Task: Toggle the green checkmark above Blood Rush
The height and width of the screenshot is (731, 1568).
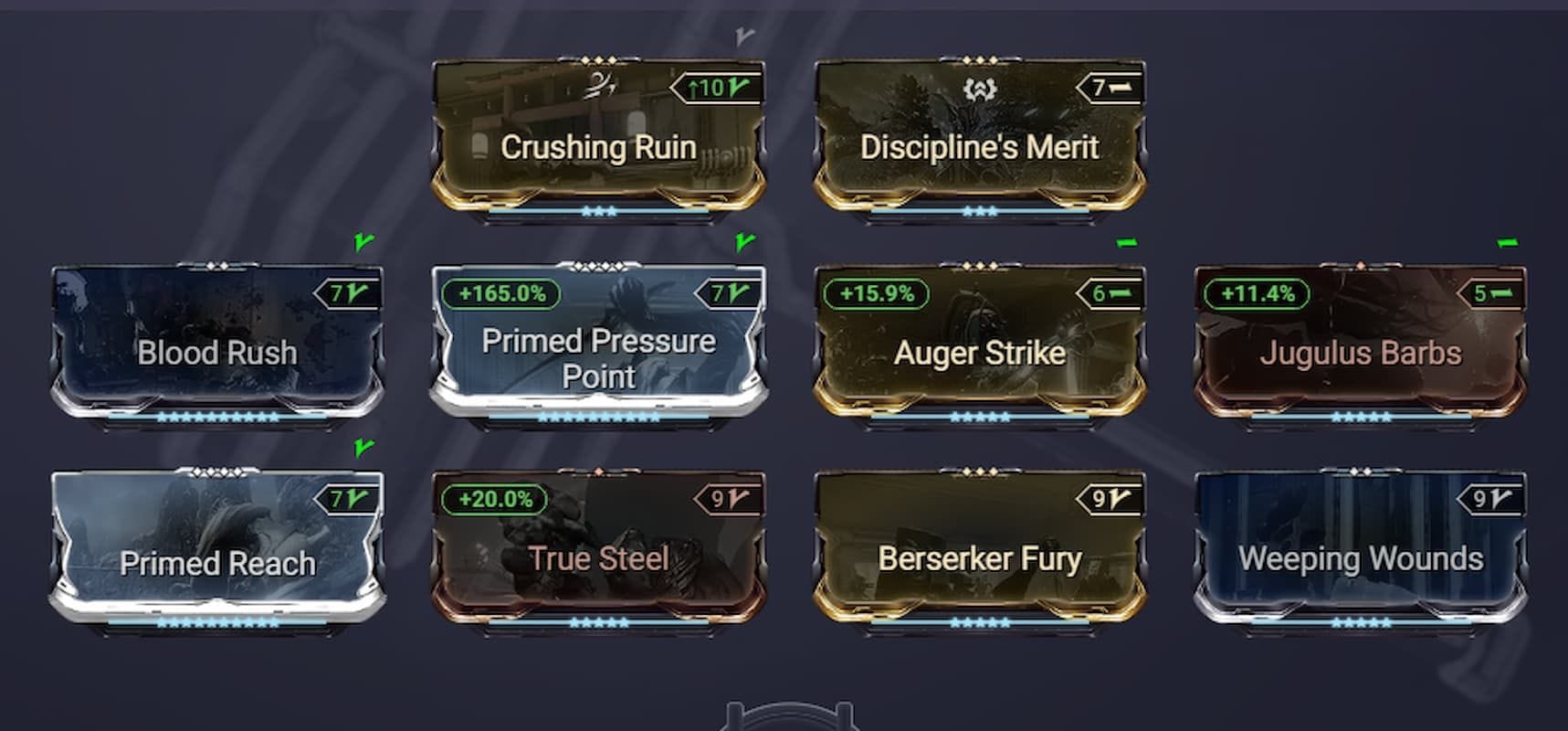Action: pos(363,242)
